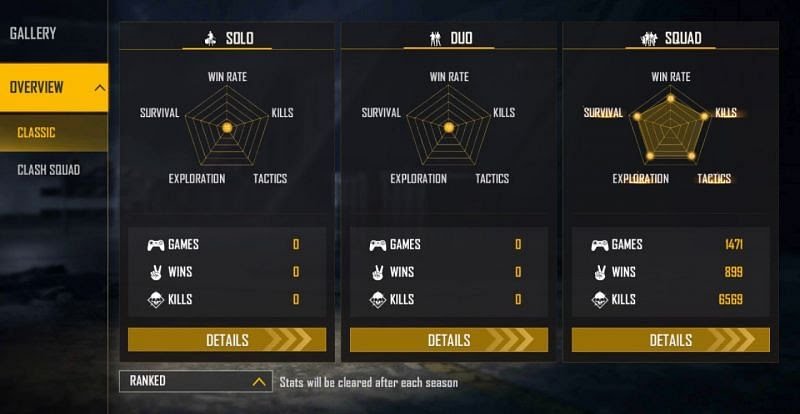Open Duo mode details
The image size is (800, 414).
(x=449, y=340)
